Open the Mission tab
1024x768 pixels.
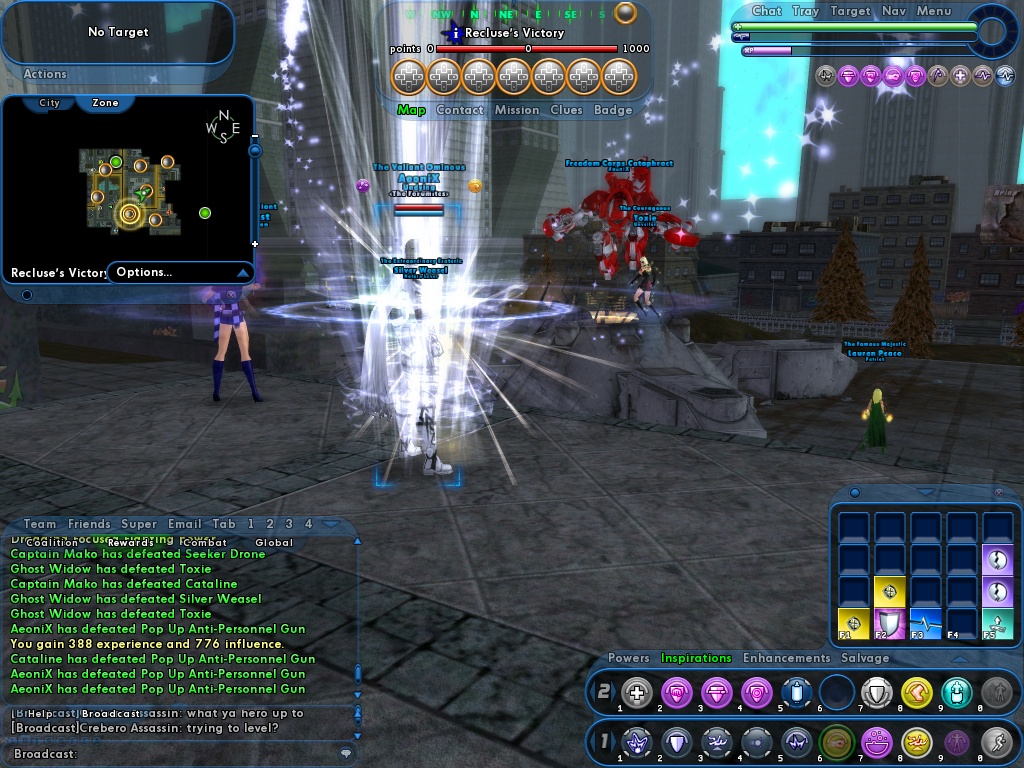click(517, 110)
